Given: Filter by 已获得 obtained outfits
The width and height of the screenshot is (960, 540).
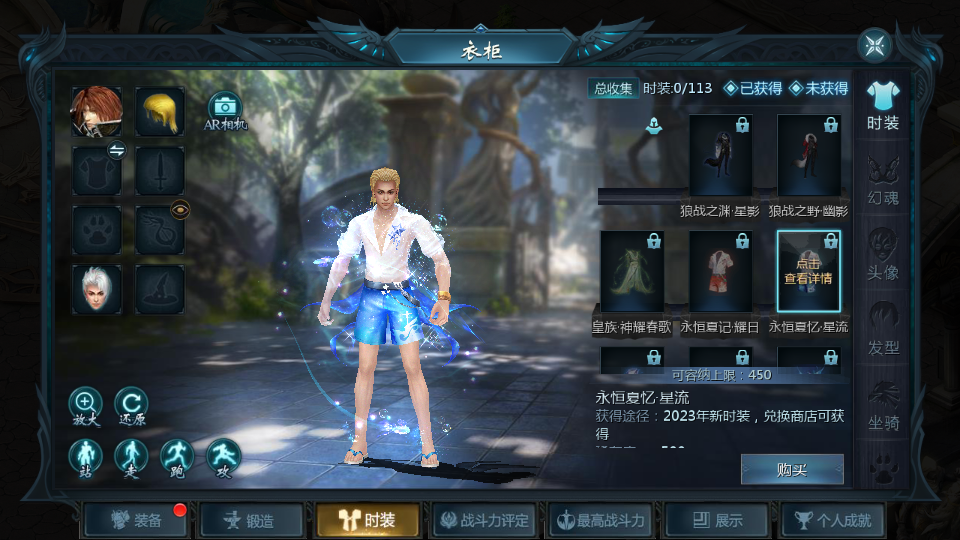Looking at the screenshot, I should point(752,88).
